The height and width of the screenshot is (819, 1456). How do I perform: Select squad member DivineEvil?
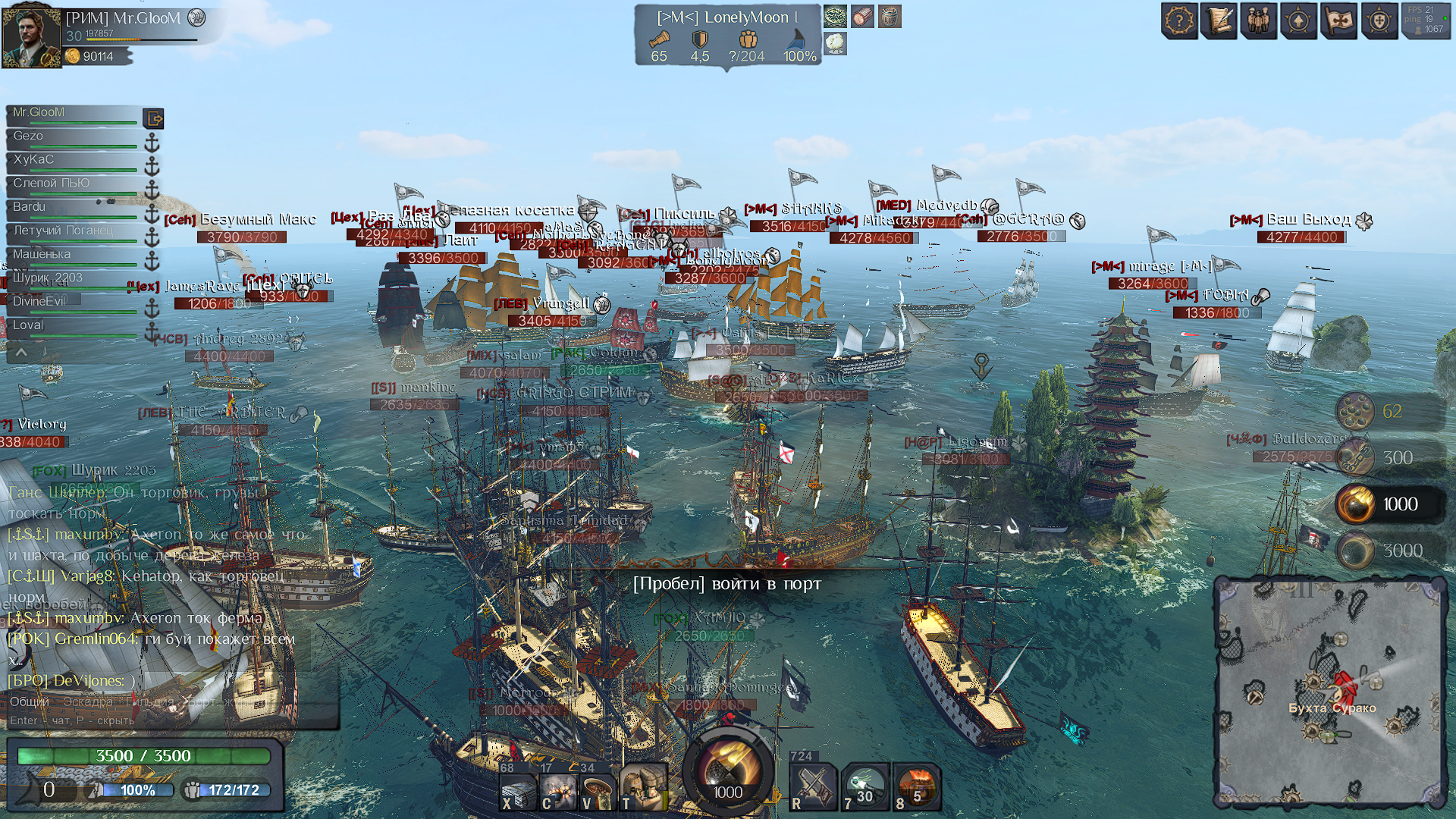point(72,302)
